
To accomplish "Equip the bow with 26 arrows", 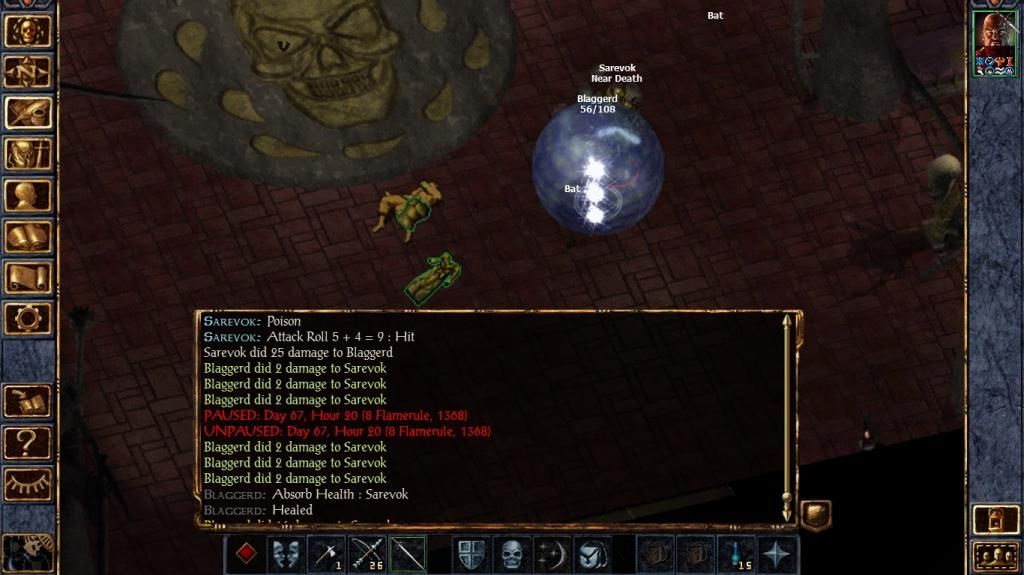I will pyautogui.click(x=367, y=554).
